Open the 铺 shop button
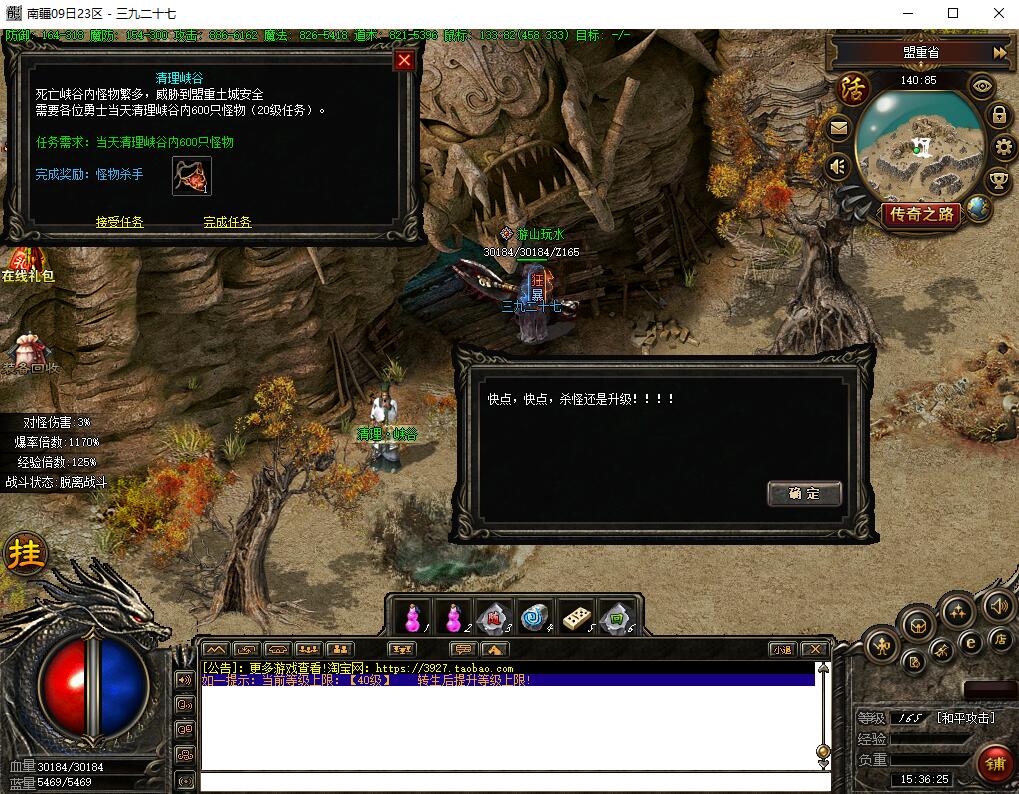The image size is (1019, 794). (x=994, y=765)
